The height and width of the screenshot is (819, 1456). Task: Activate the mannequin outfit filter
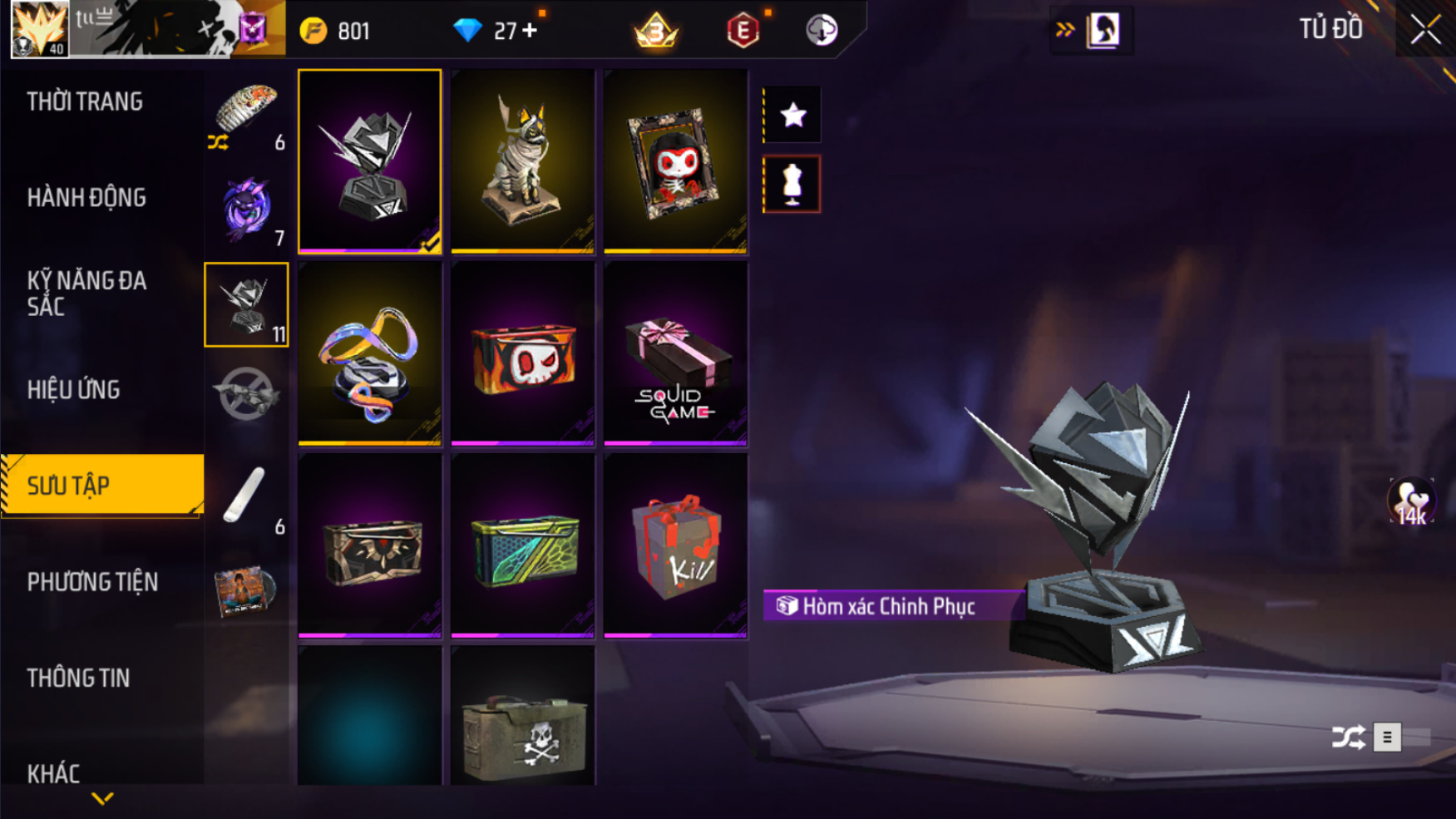click(x=792, y=185)
